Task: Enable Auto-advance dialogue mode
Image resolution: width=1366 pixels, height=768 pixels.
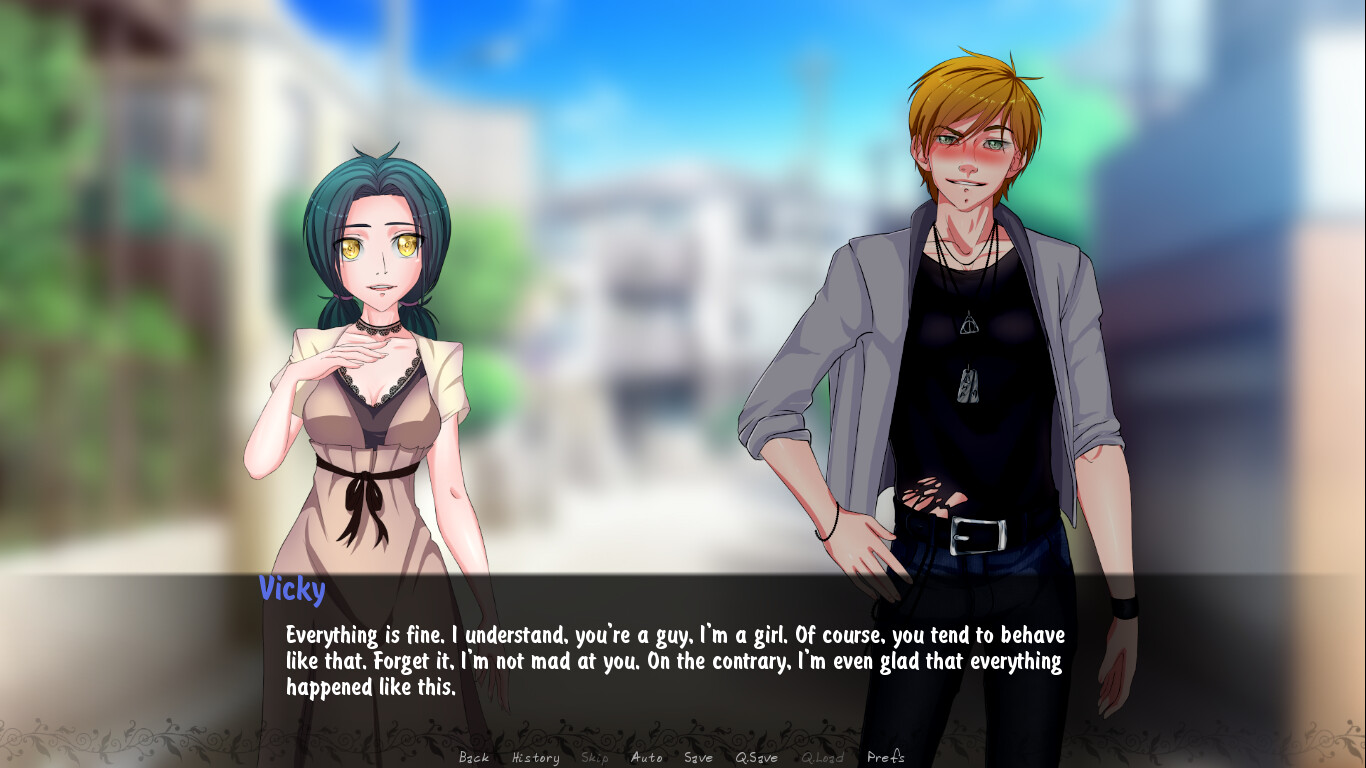Action: (647, 758)
